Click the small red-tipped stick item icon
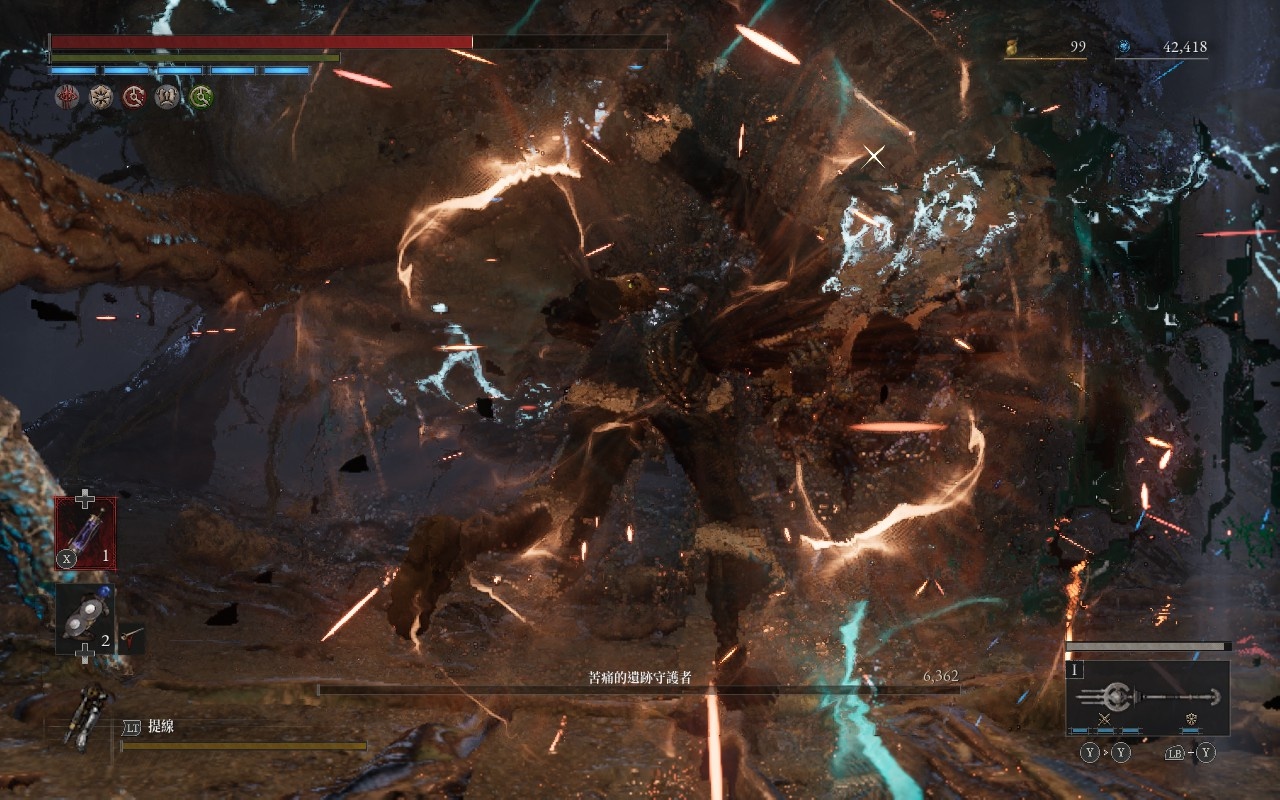 pos(131,637)
